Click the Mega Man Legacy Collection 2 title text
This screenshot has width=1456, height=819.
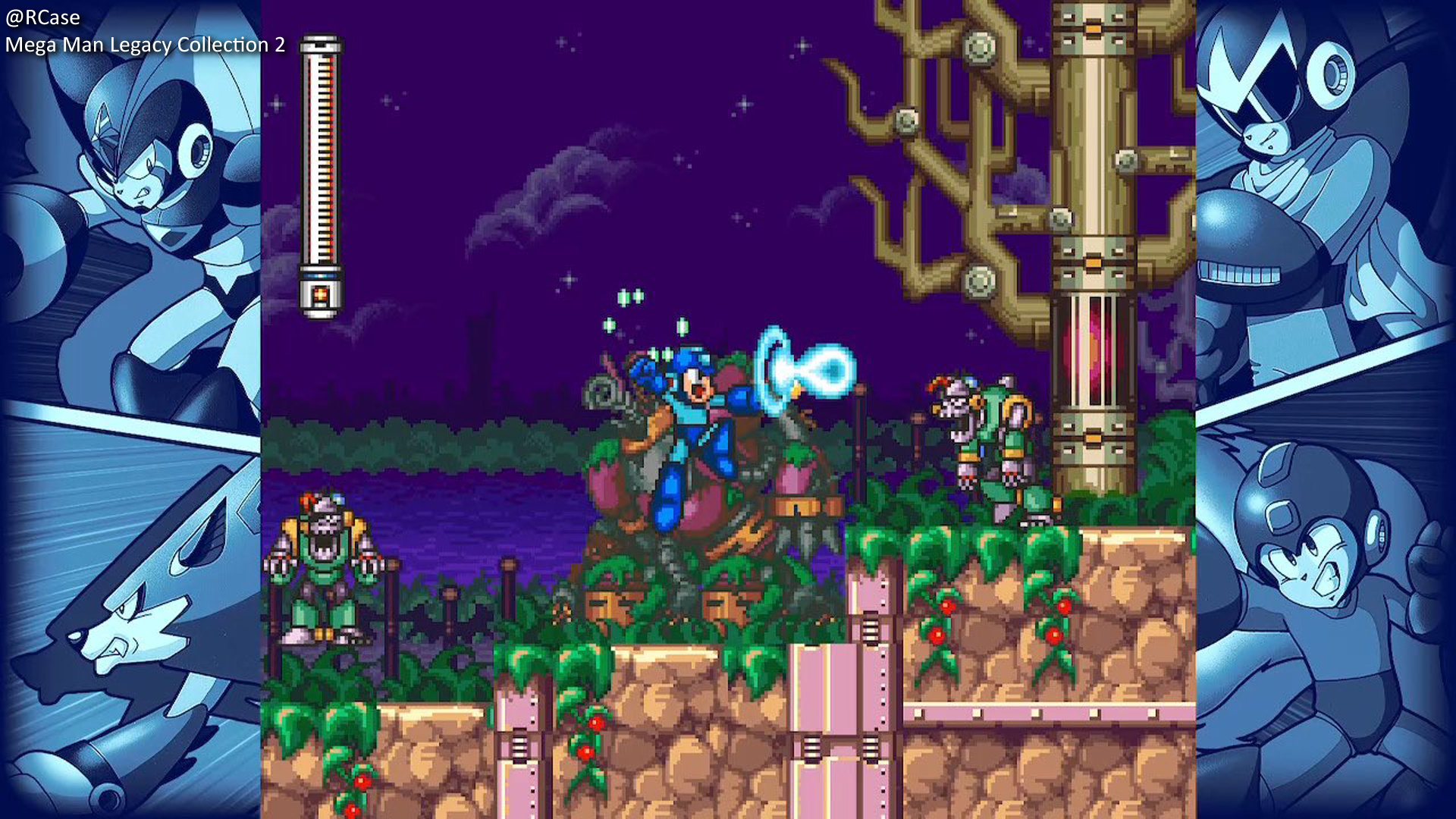point(146,45)
